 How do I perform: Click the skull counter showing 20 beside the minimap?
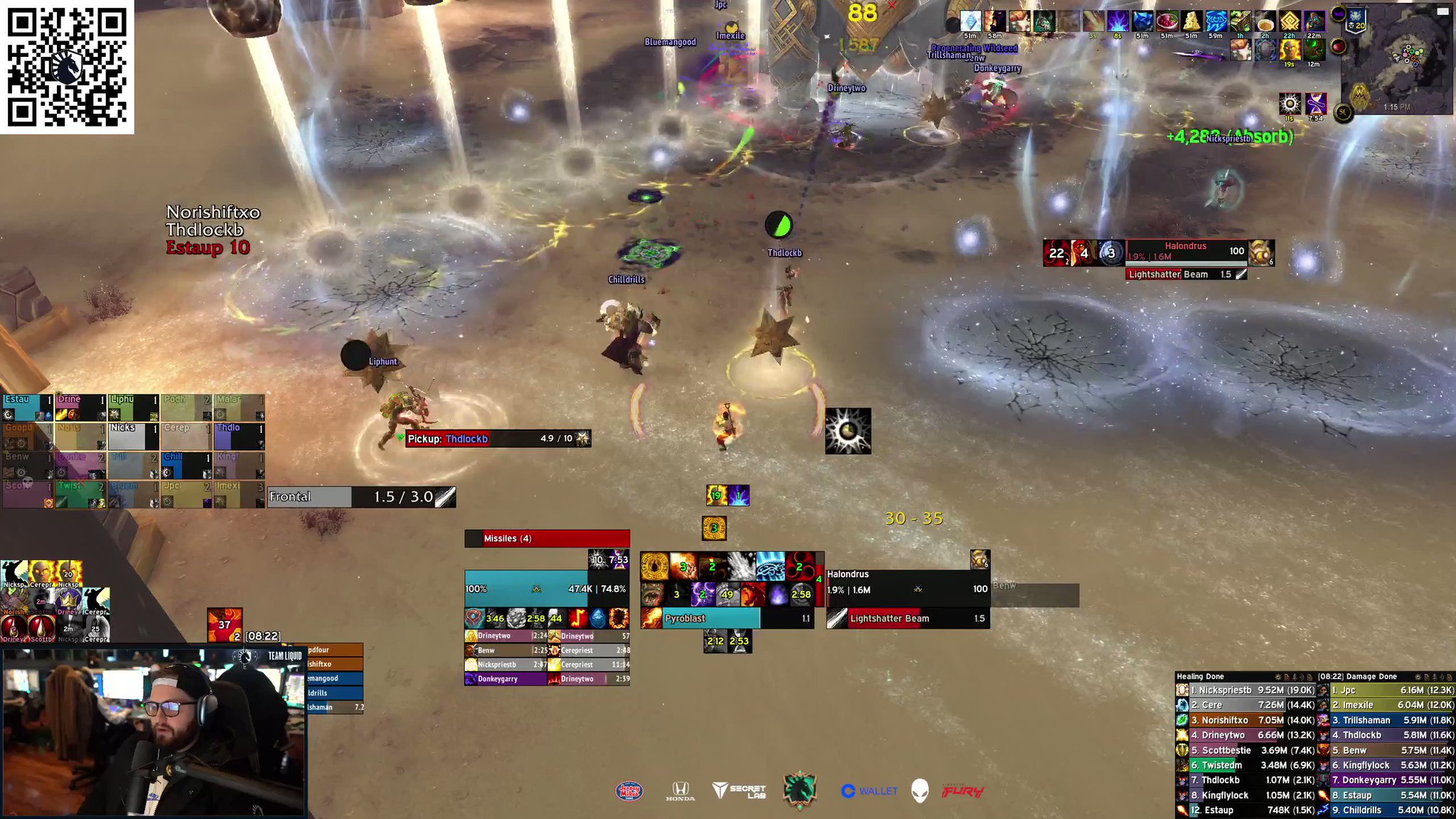coord(1354,24)
